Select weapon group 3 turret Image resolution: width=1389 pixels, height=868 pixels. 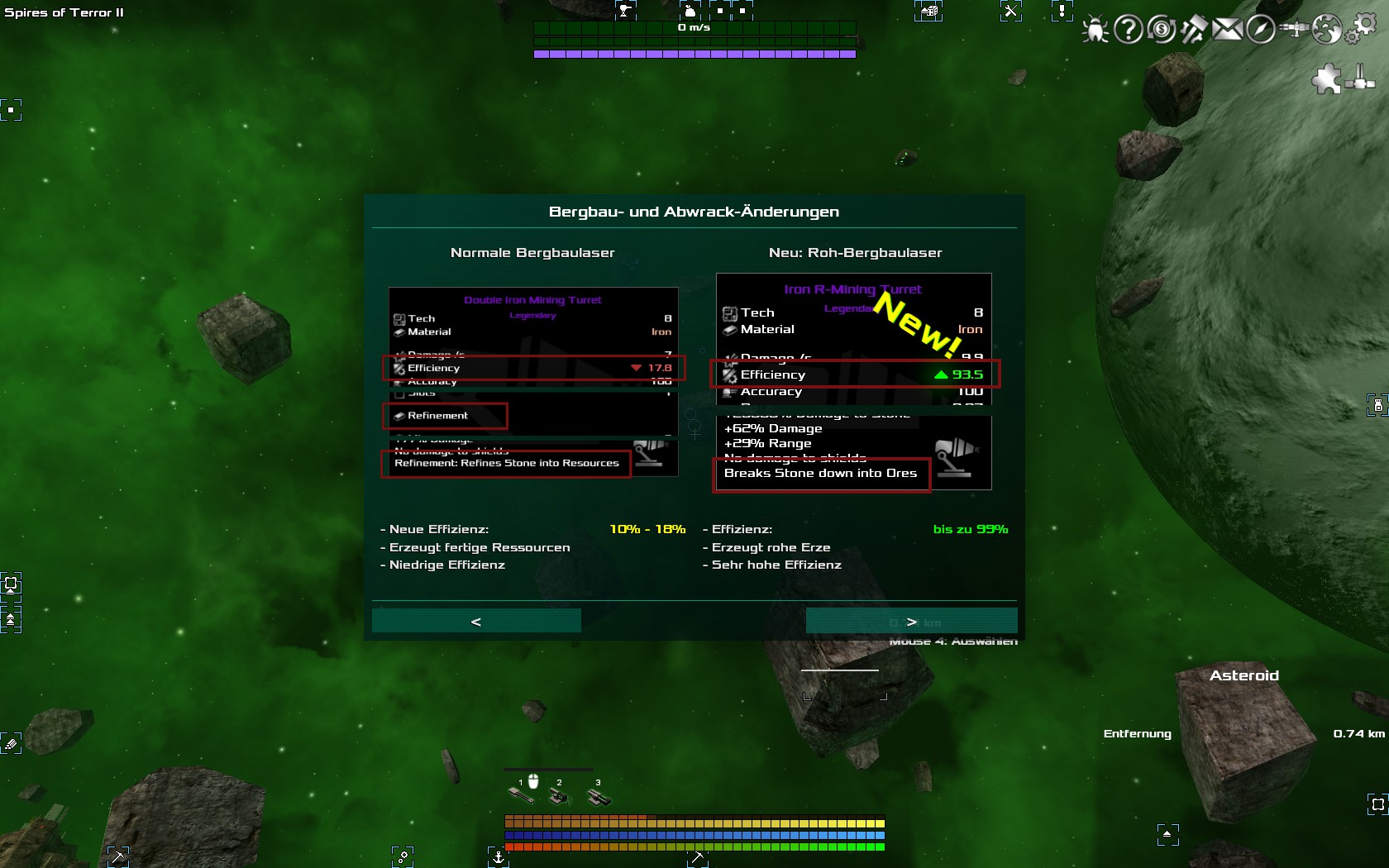pos(598,797)
